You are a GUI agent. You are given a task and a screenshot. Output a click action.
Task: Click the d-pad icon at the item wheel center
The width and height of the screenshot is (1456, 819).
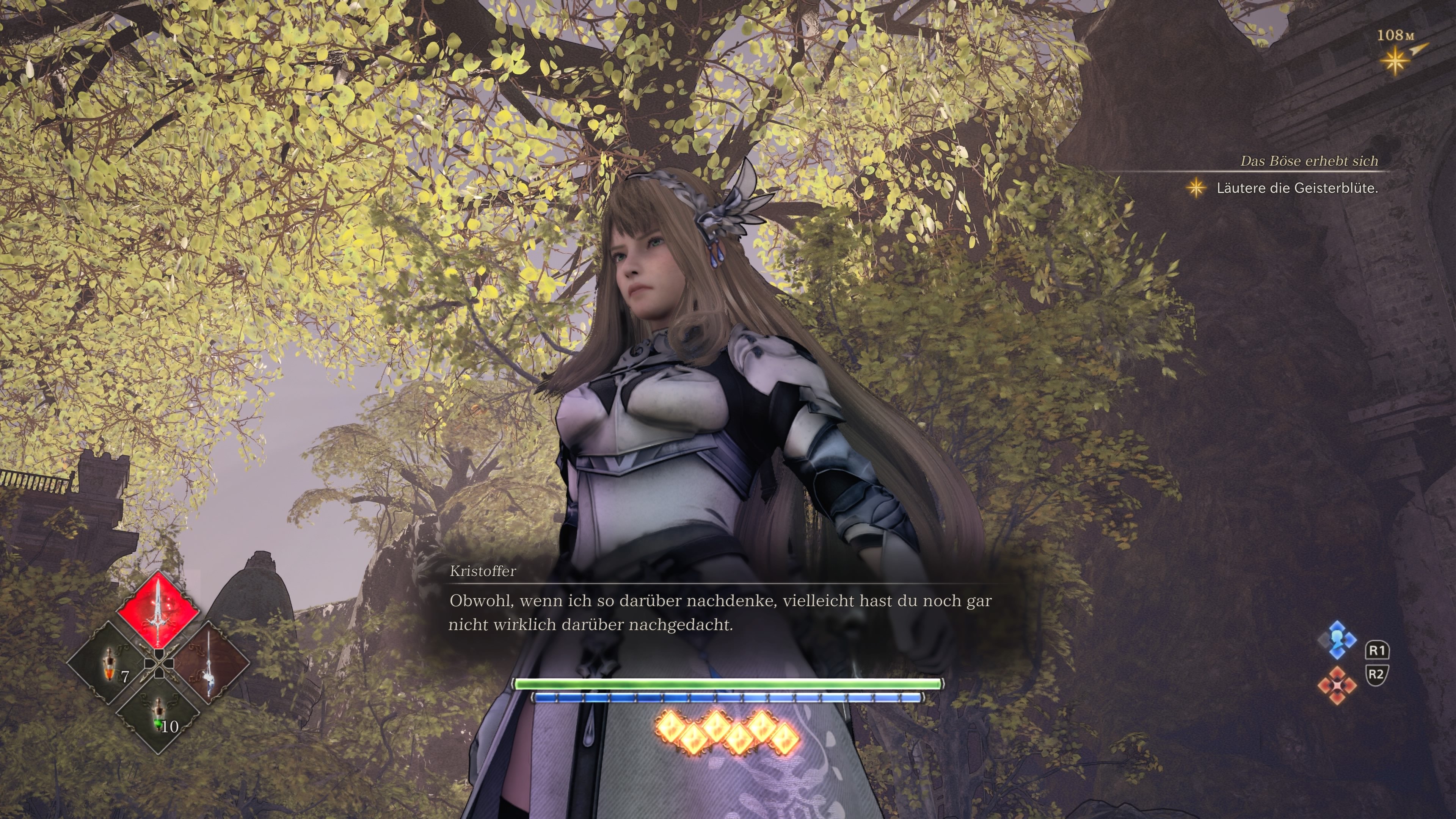coord(159,664)
